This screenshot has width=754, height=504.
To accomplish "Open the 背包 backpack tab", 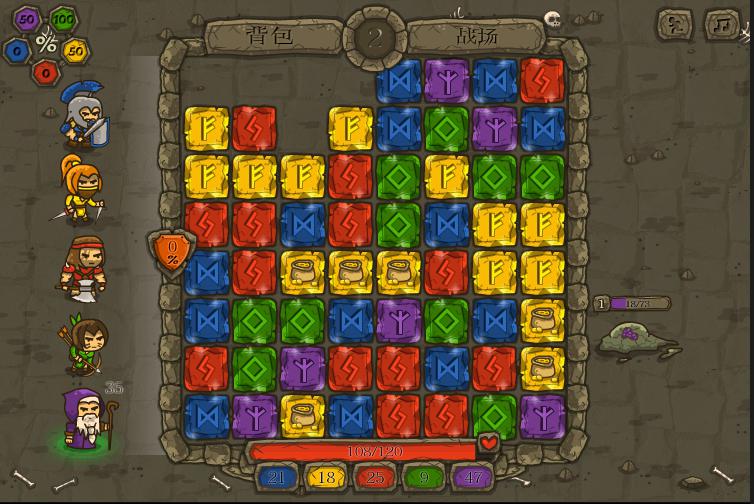I will [270, 37].
